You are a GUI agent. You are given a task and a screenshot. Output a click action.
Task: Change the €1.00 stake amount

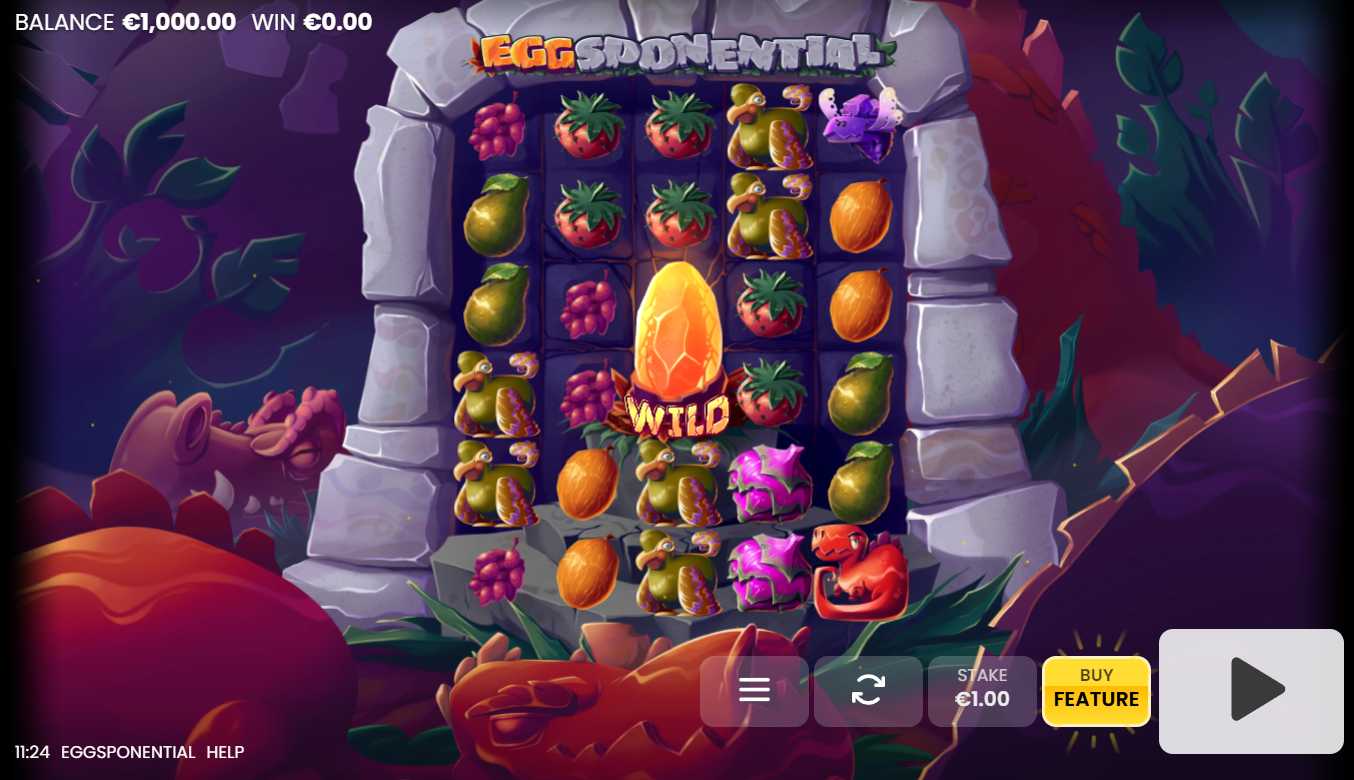(982, 691)
